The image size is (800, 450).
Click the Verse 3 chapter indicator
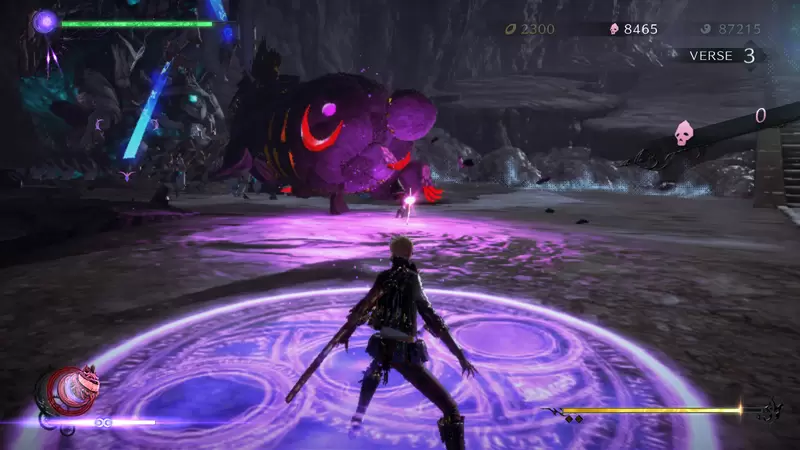tap(721, 56)
